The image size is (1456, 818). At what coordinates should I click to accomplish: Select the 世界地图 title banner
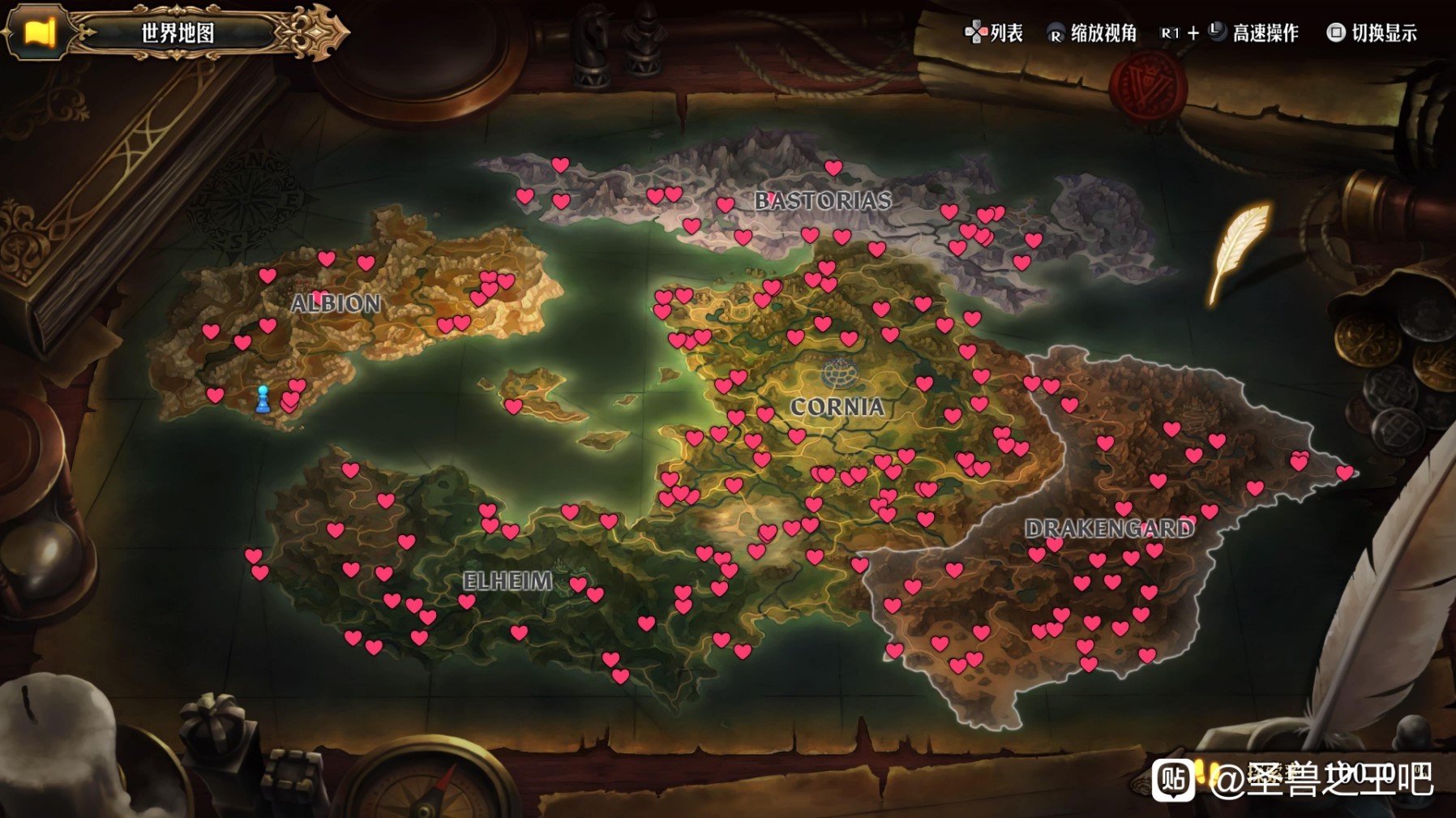click(x=178, y=33)
